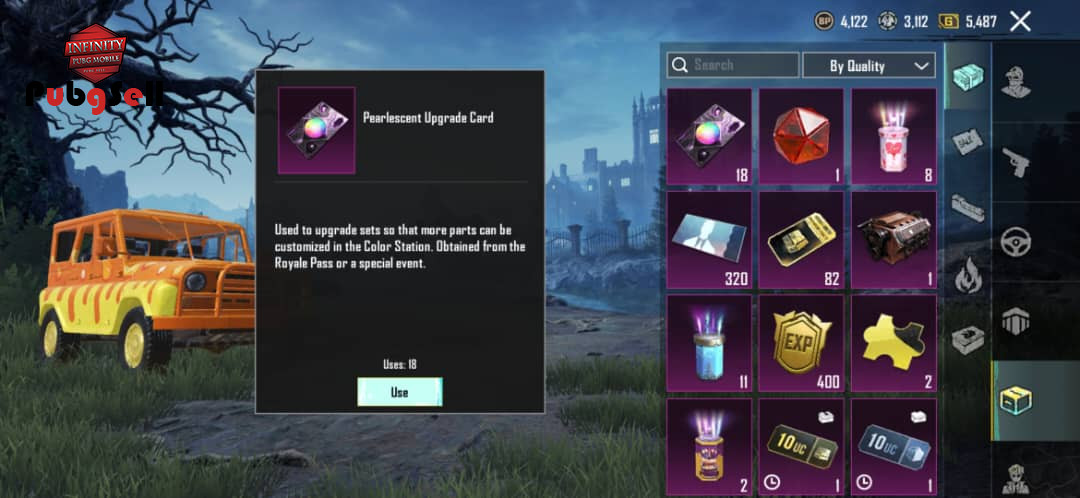Select the silhouette card with 320 count
The image size is (1080, 498).
[x=709, y=239]
